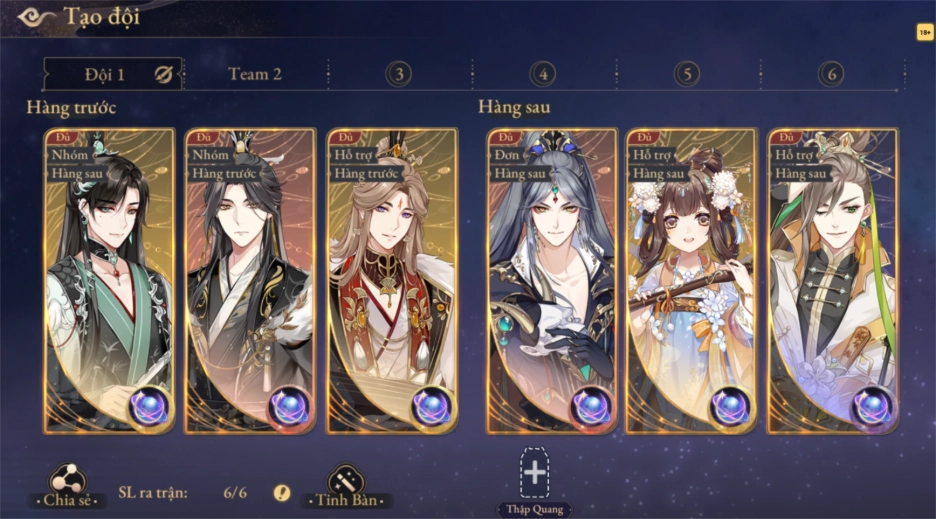Select the gray-haired character with red forehead gem

tap(552, 281)
